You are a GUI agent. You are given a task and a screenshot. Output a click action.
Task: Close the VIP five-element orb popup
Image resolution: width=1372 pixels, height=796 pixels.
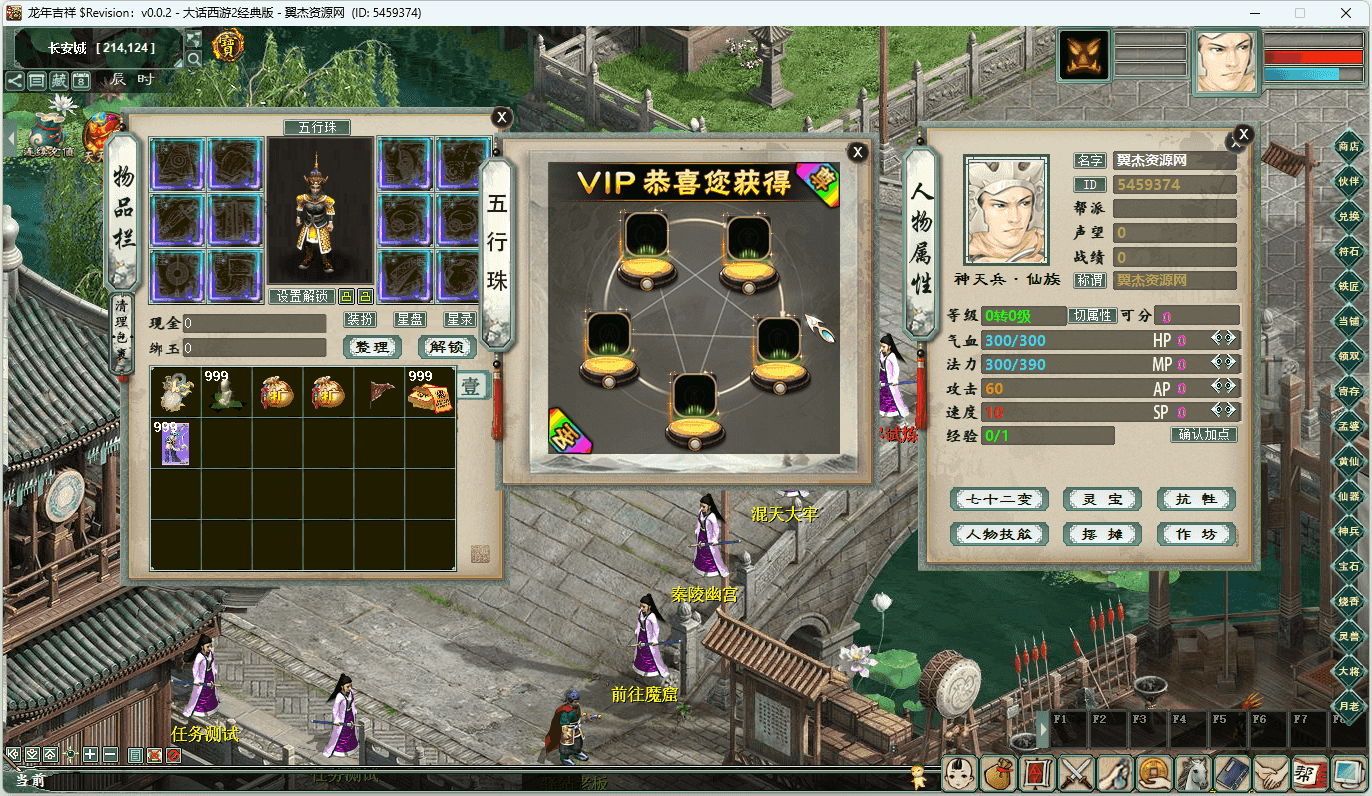(x=857, y=152)
